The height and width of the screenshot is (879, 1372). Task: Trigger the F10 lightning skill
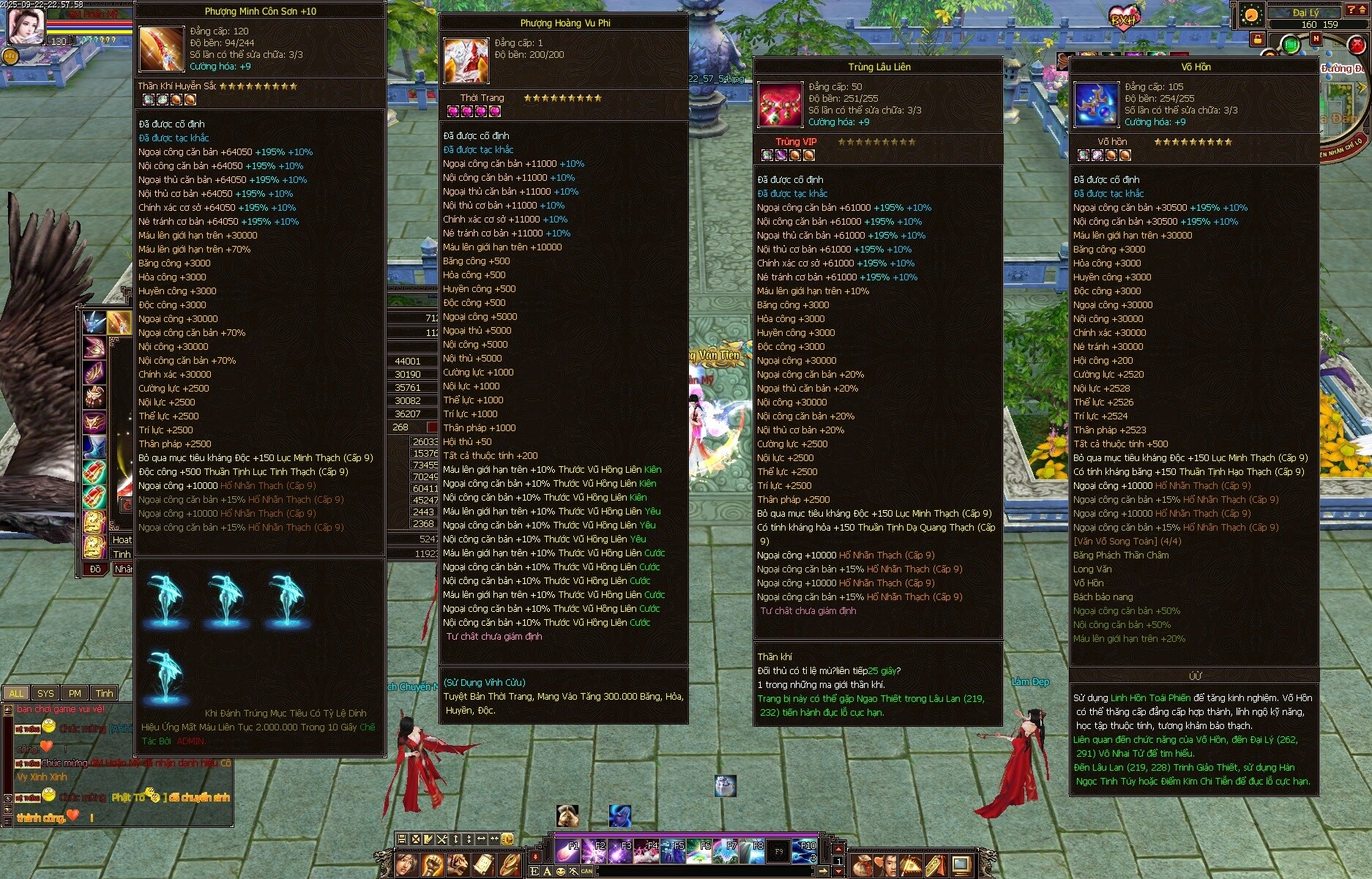[805, 851]
